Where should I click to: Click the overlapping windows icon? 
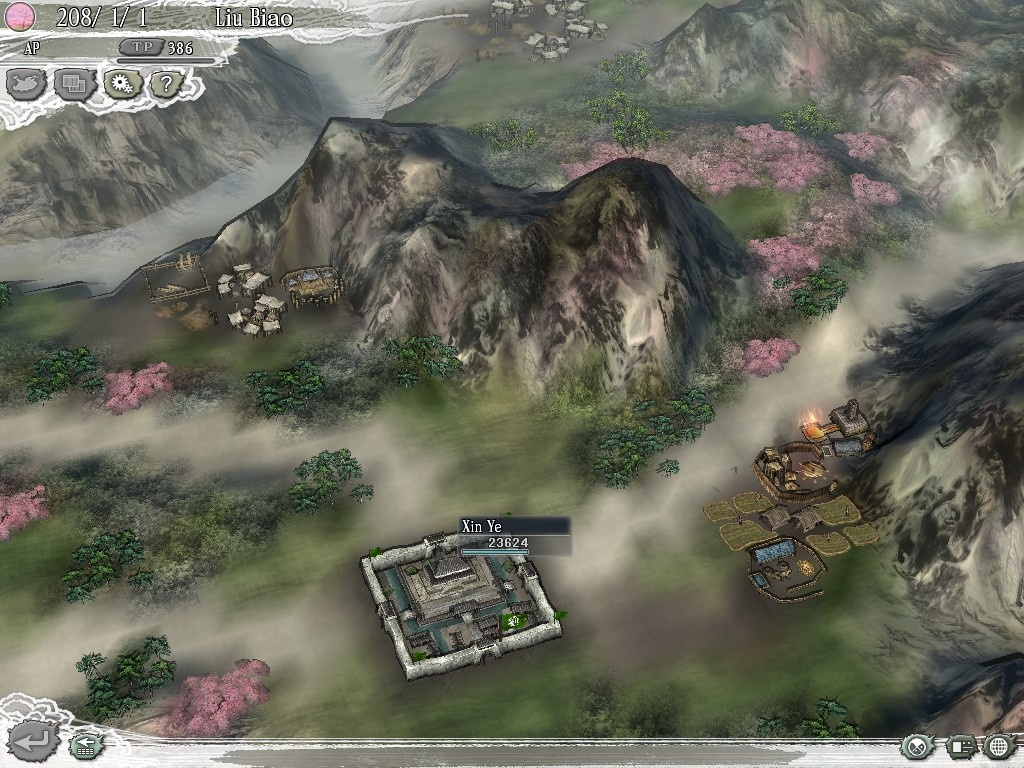(x=74, y=84)
